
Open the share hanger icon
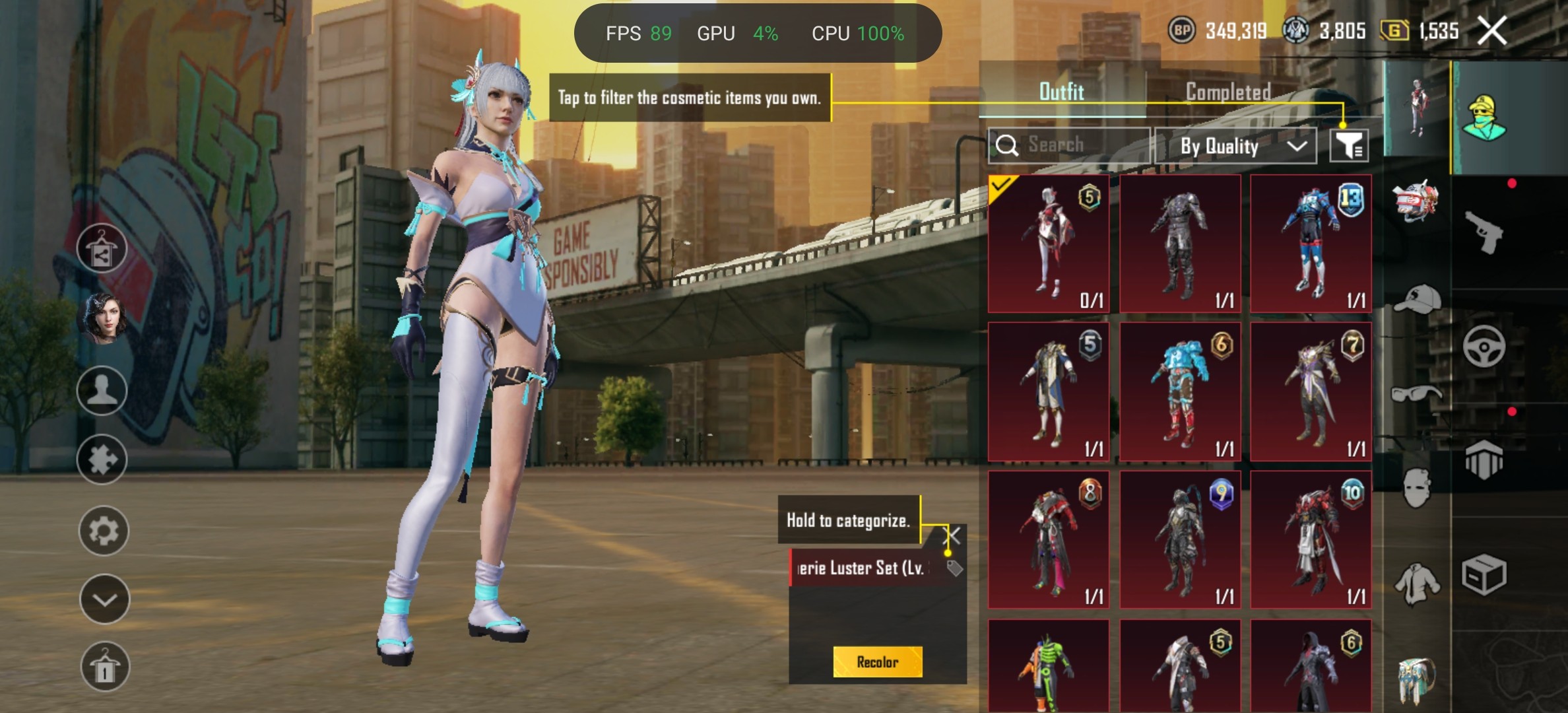102,249
